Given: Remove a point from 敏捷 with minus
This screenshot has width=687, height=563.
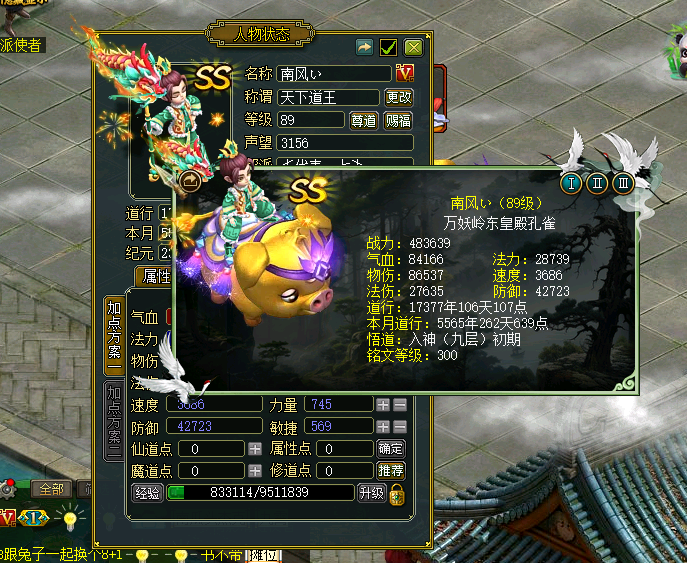Looking at the screenshot, I should point(399,426).
